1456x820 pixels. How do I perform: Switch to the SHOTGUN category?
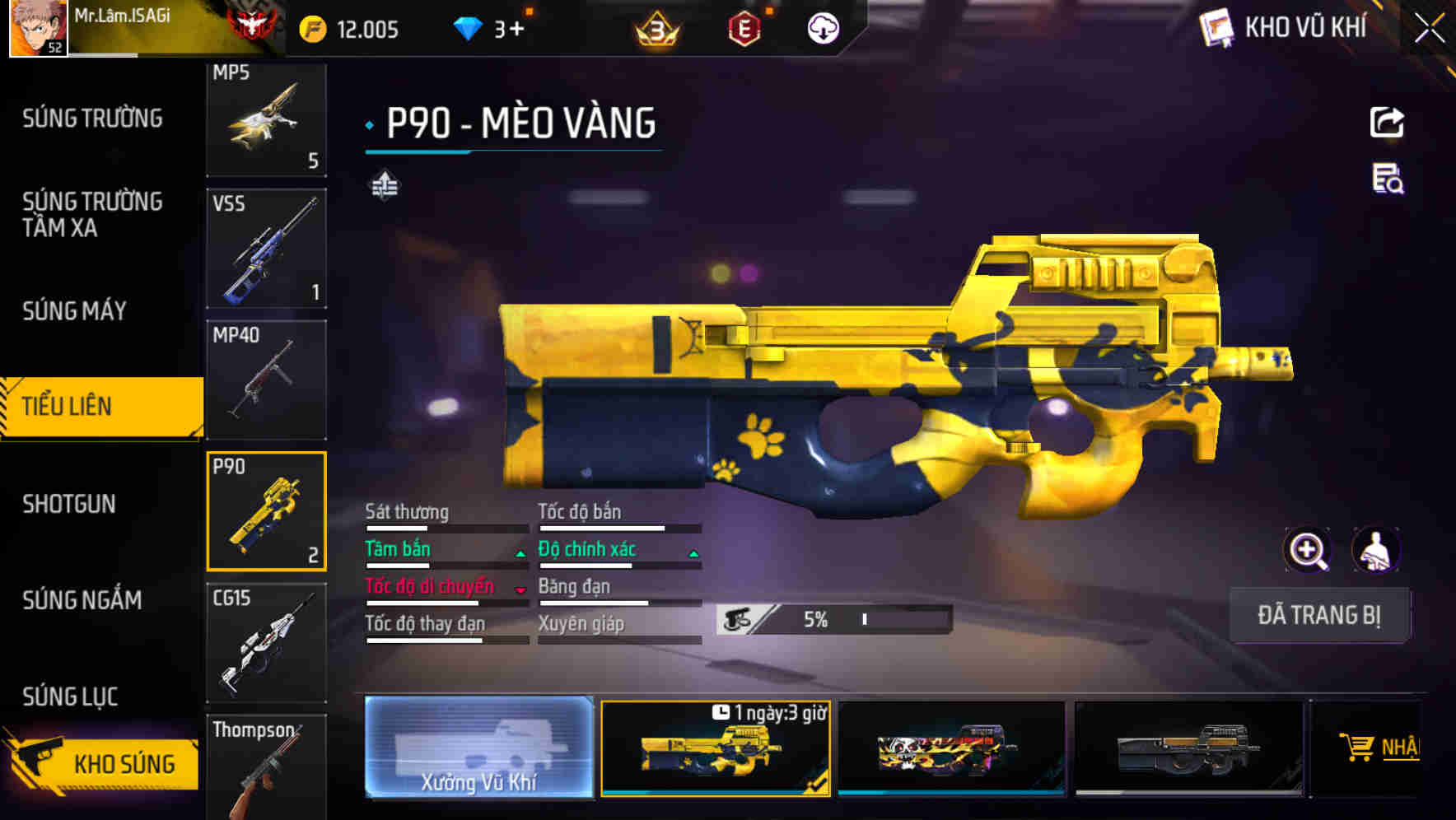tap(70, 504)
